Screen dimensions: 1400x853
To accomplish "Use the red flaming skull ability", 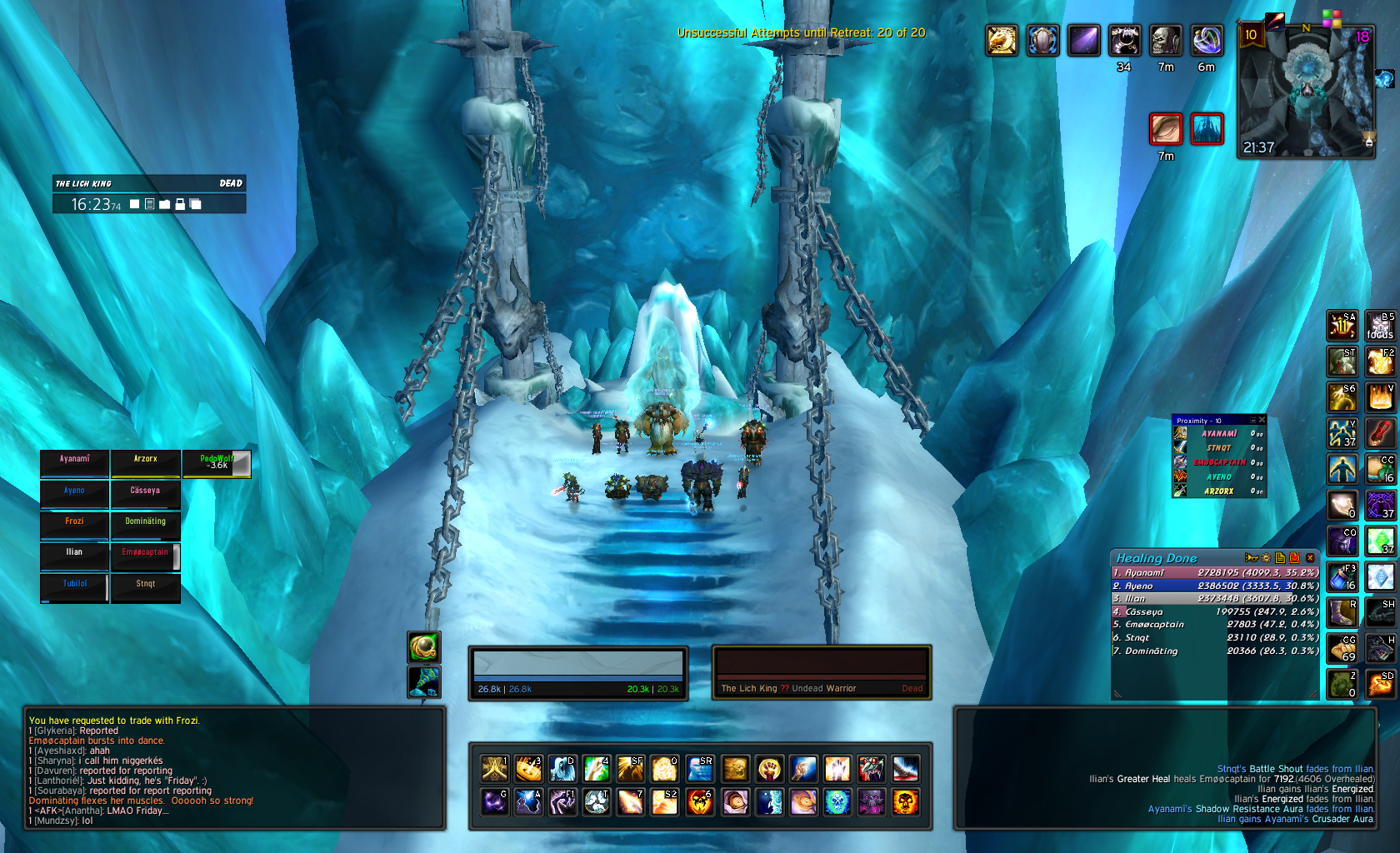I will pos(700,802).
